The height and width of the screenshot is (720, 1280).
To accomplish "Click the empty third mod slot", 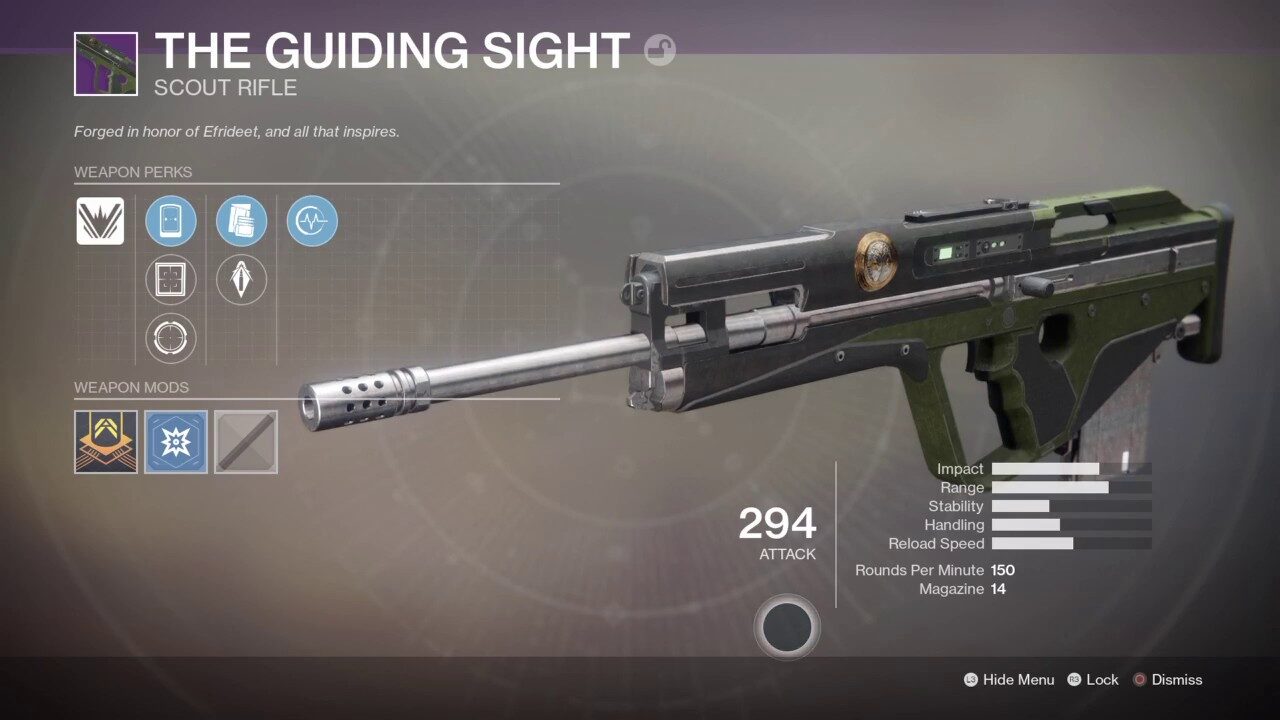I will click(x=245, y=442).
